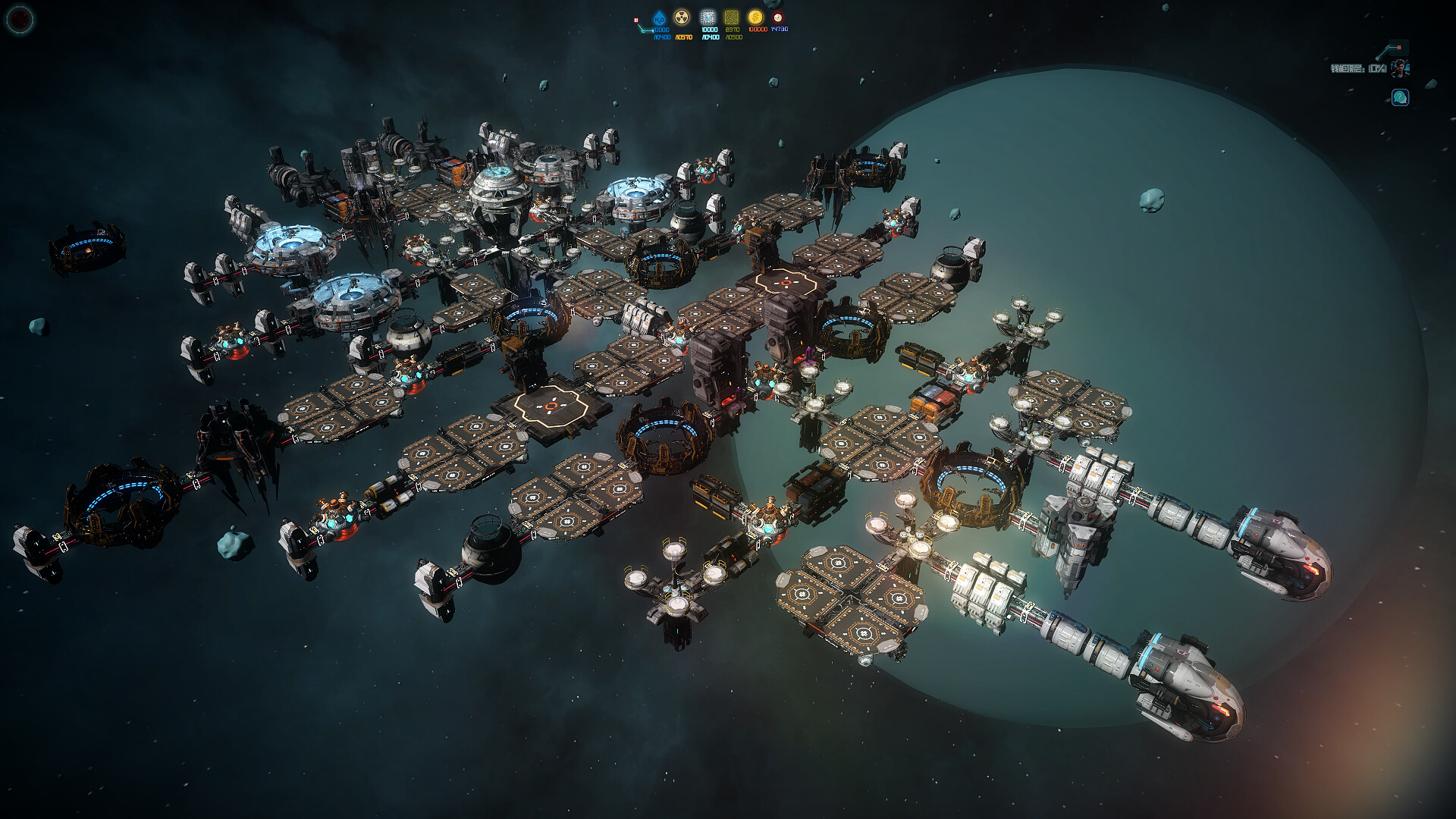Open the circular gear menu icon
Image resolution: width=1456 pixels, height=819 pixels.
(x=19, y=18)
